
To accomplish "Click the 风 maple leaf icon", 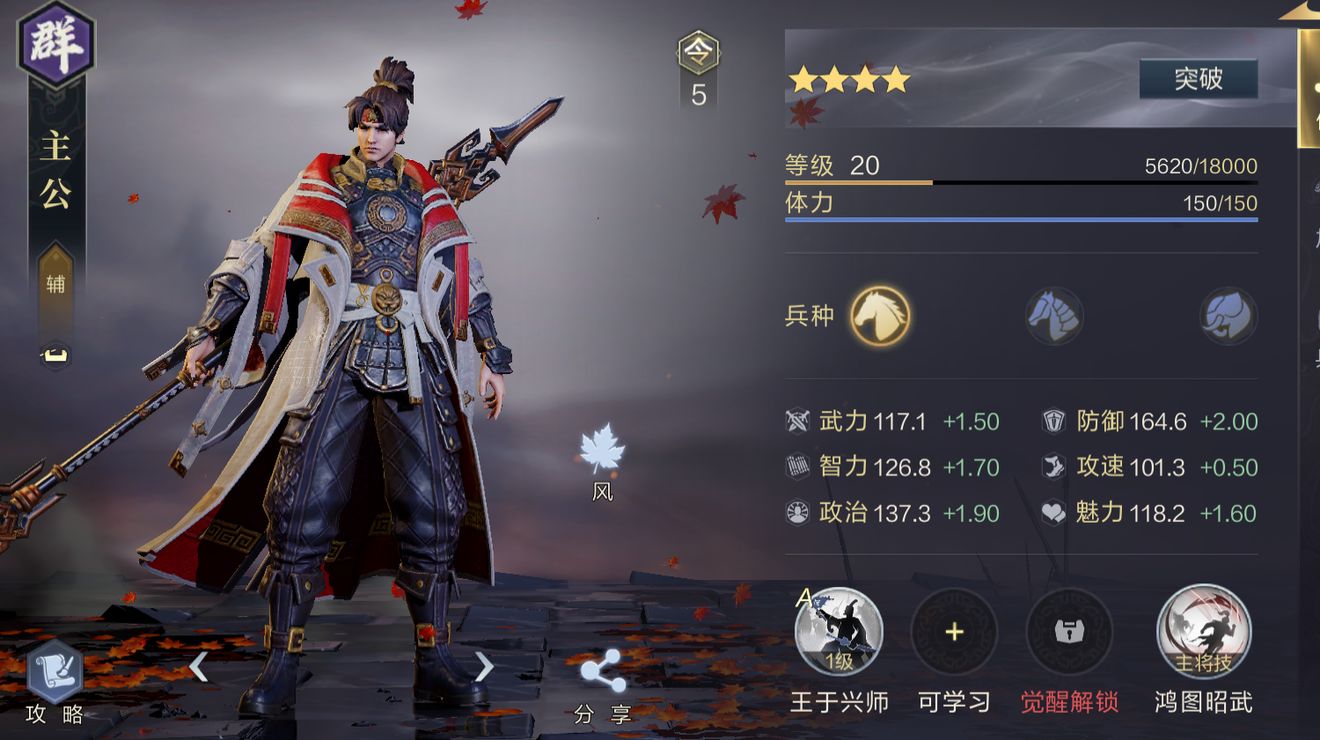I will 602,450.
